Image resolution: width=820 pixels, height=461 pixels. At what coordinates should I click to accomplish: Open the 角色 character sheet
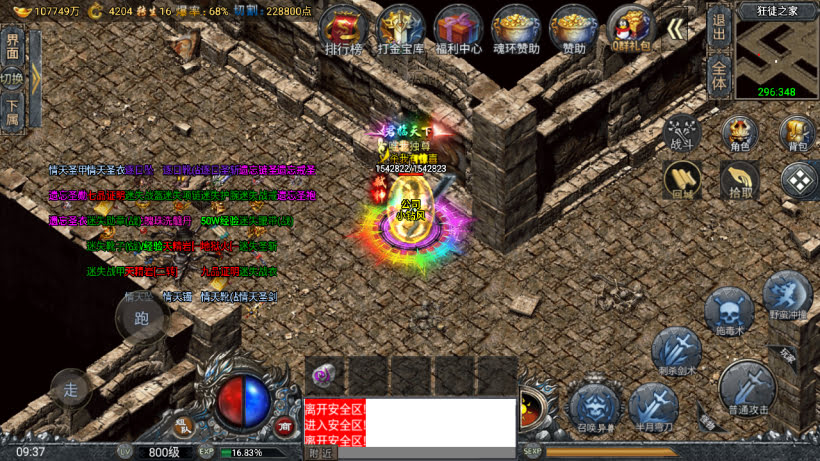pyautogui.click(x=739, y=133)
